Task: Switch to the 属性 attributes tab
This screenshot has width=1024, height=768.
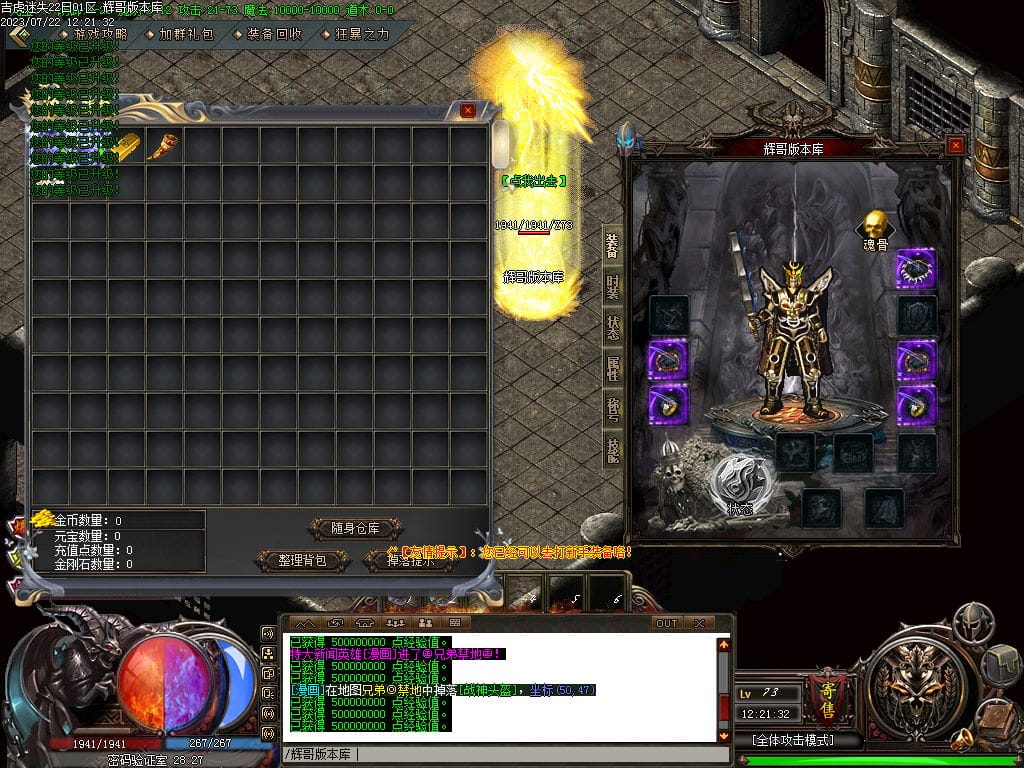Action: tap(613, 368)
